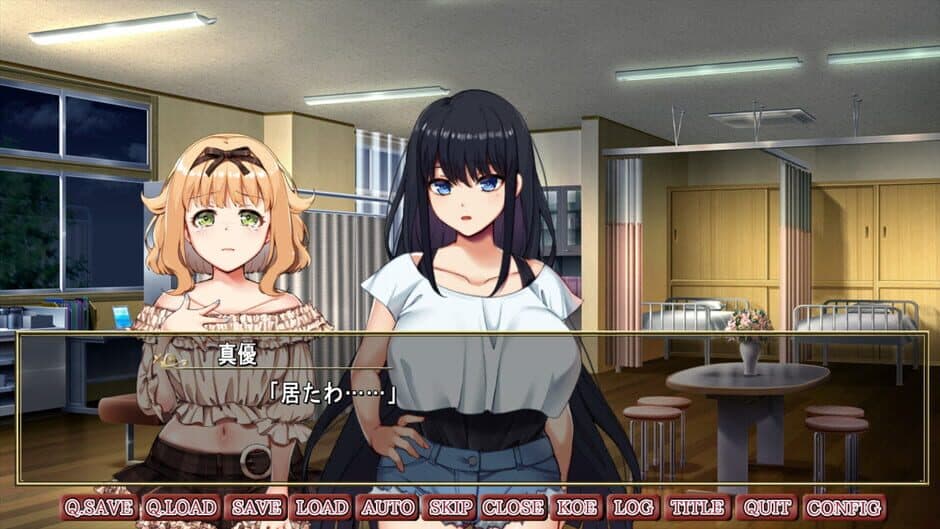Screen dimensions: 940x529
Task: Quick save with the Q.SAVE button
Action: point(99,507)
